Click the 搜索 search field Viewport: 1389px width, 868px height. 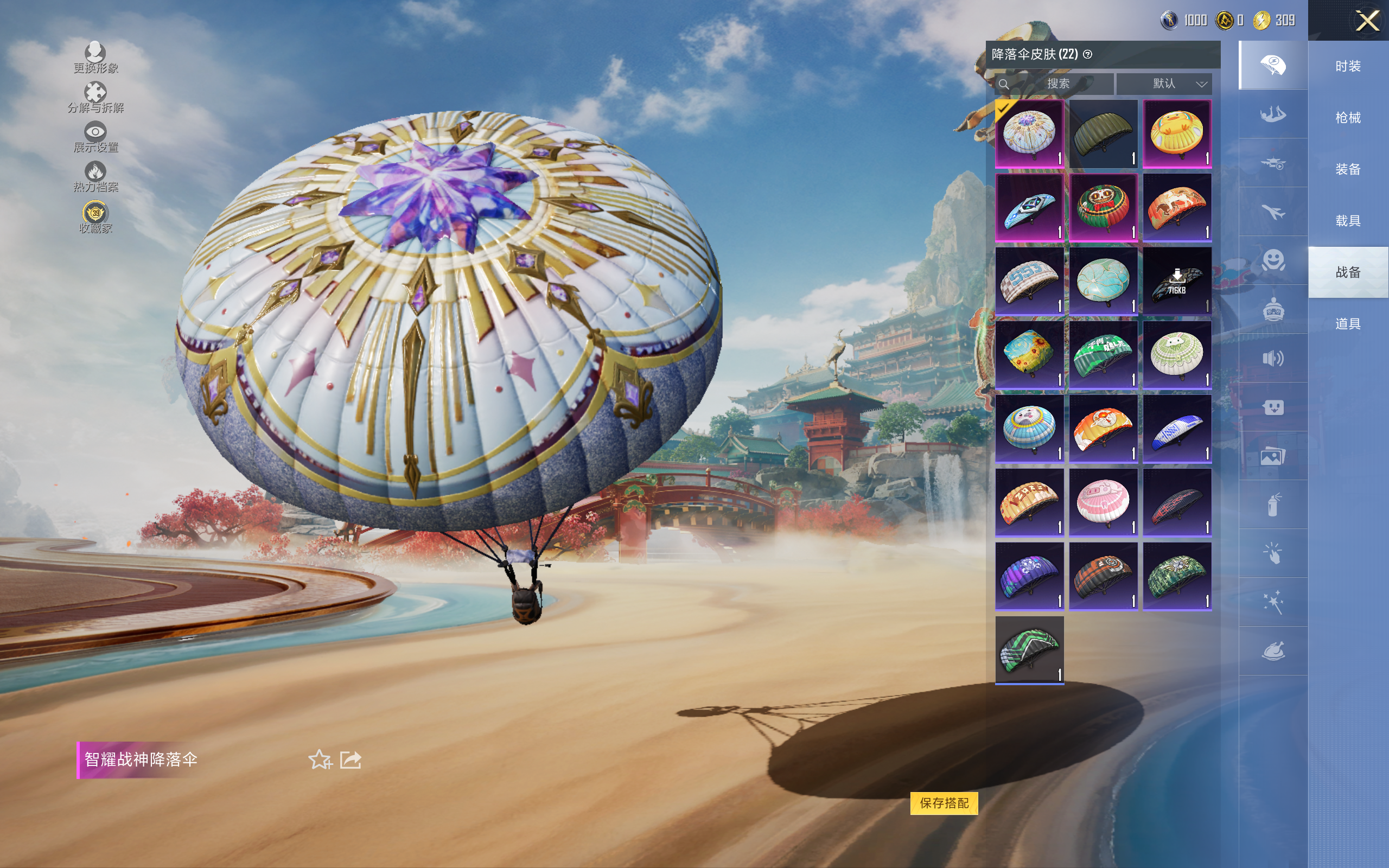pyautogui.click(x=1055, y=84)
